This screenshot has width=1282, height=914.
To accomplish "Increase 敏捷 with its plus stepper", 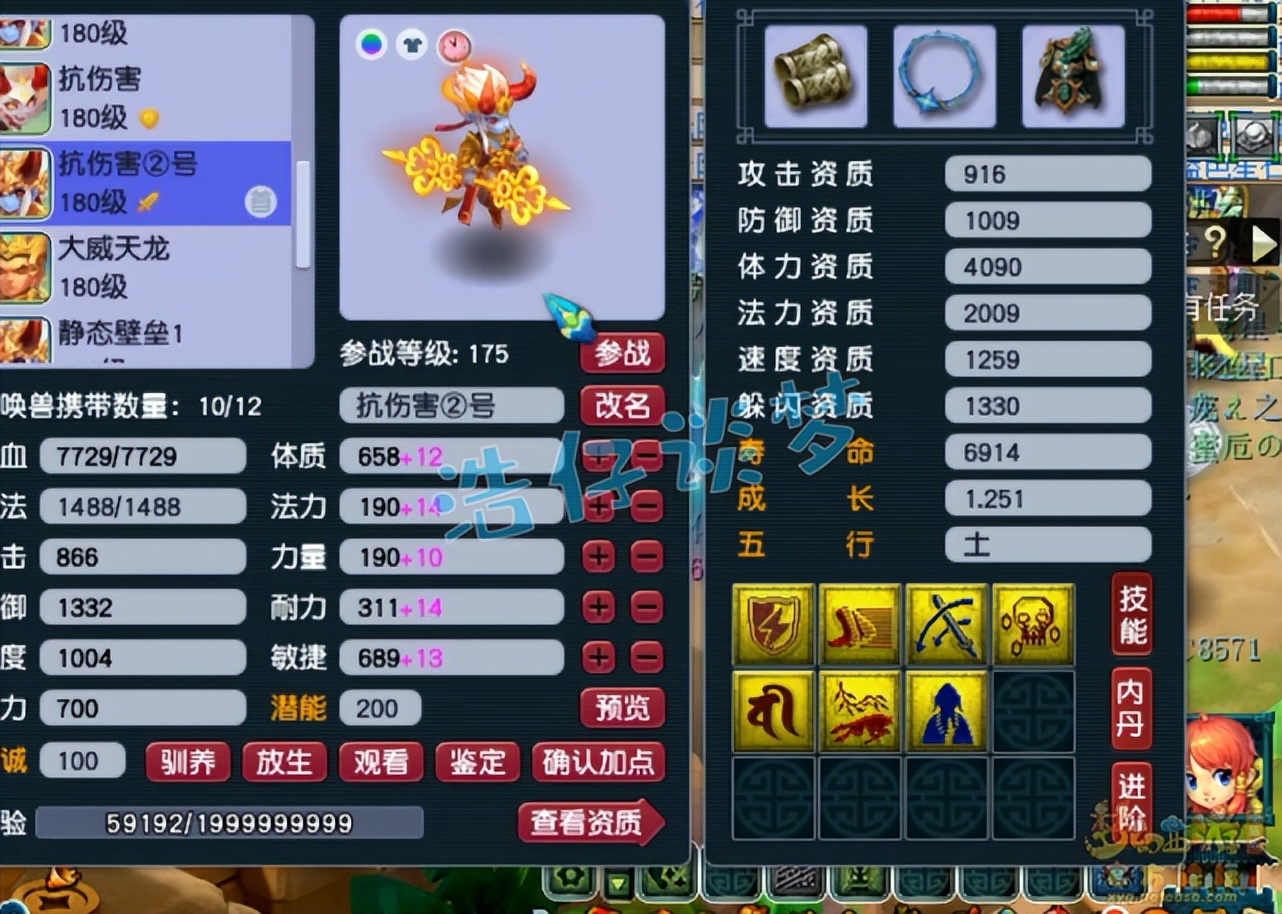I will pyautogui.click(x=598, y=657).
